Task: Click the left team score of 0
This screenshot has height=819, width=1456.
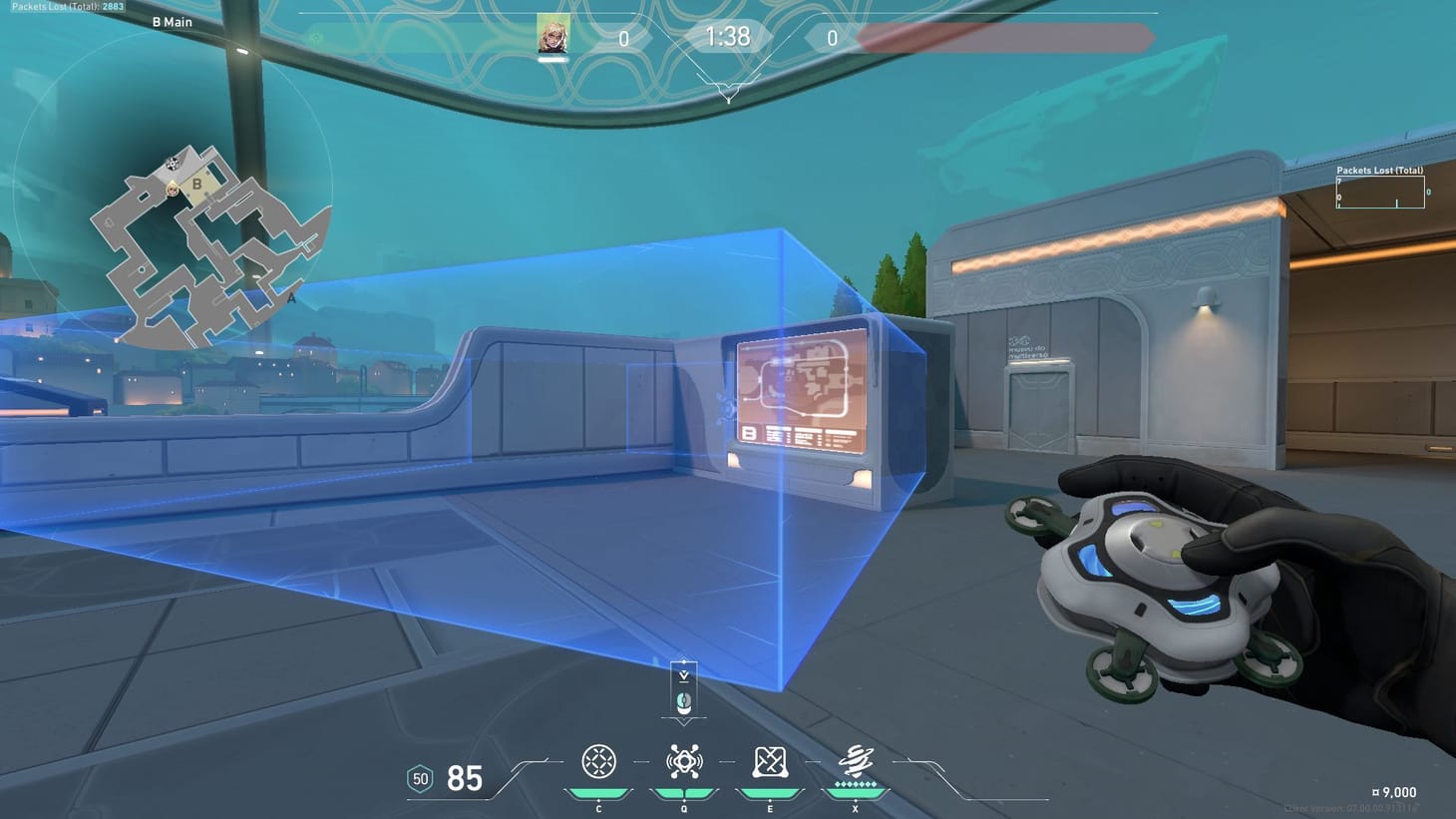Action: coord(622,37)
